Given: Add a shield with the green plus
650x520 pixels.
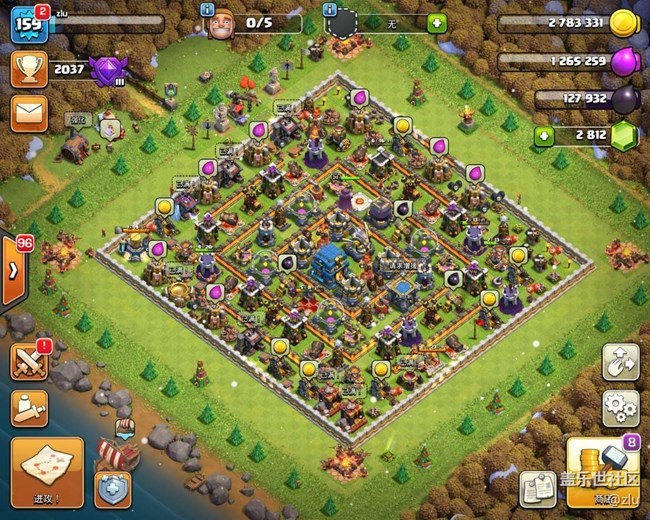Looking at the screenshot, I should [437, 23].
